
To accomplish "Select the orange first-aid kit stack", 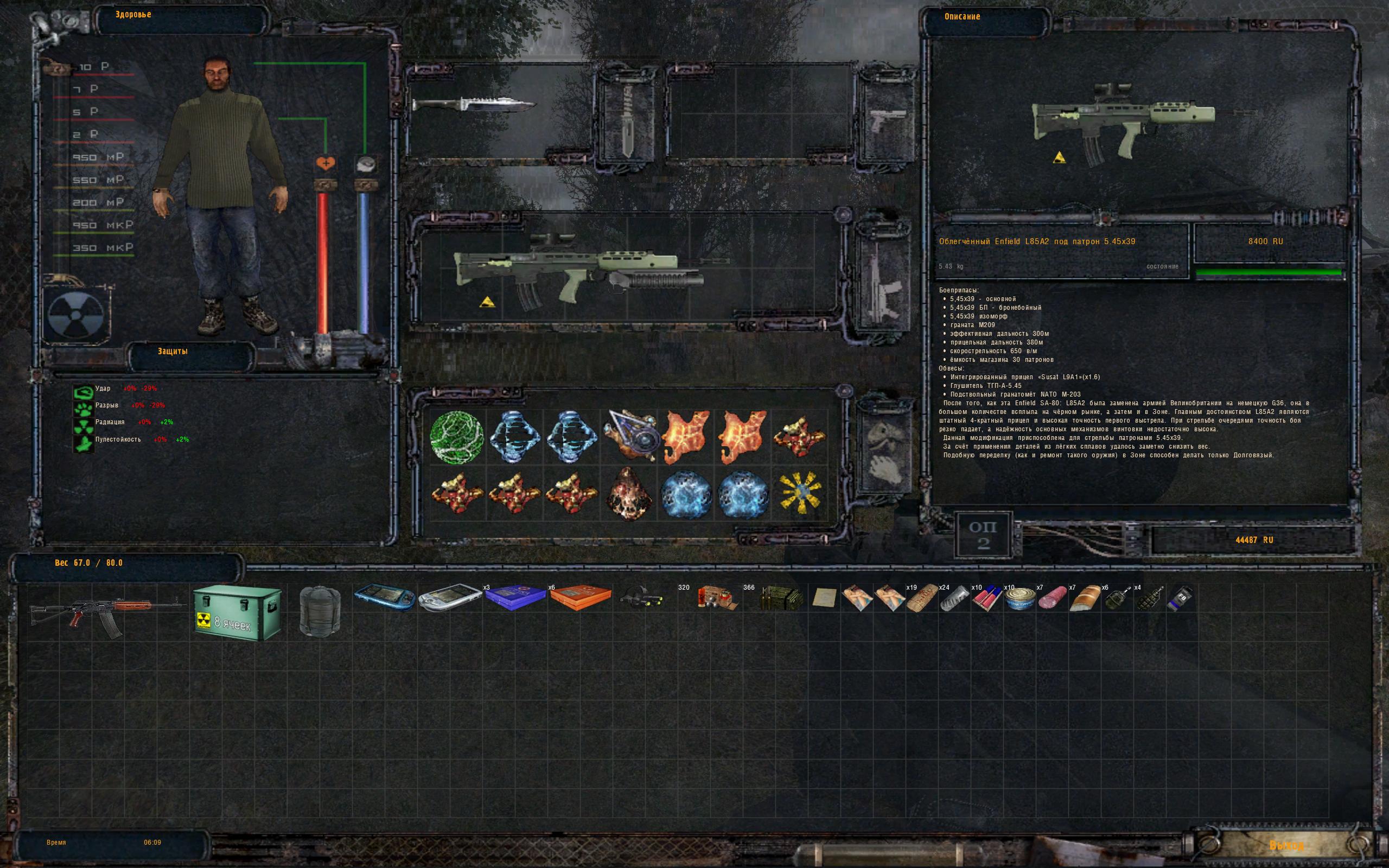I will 580,597.
